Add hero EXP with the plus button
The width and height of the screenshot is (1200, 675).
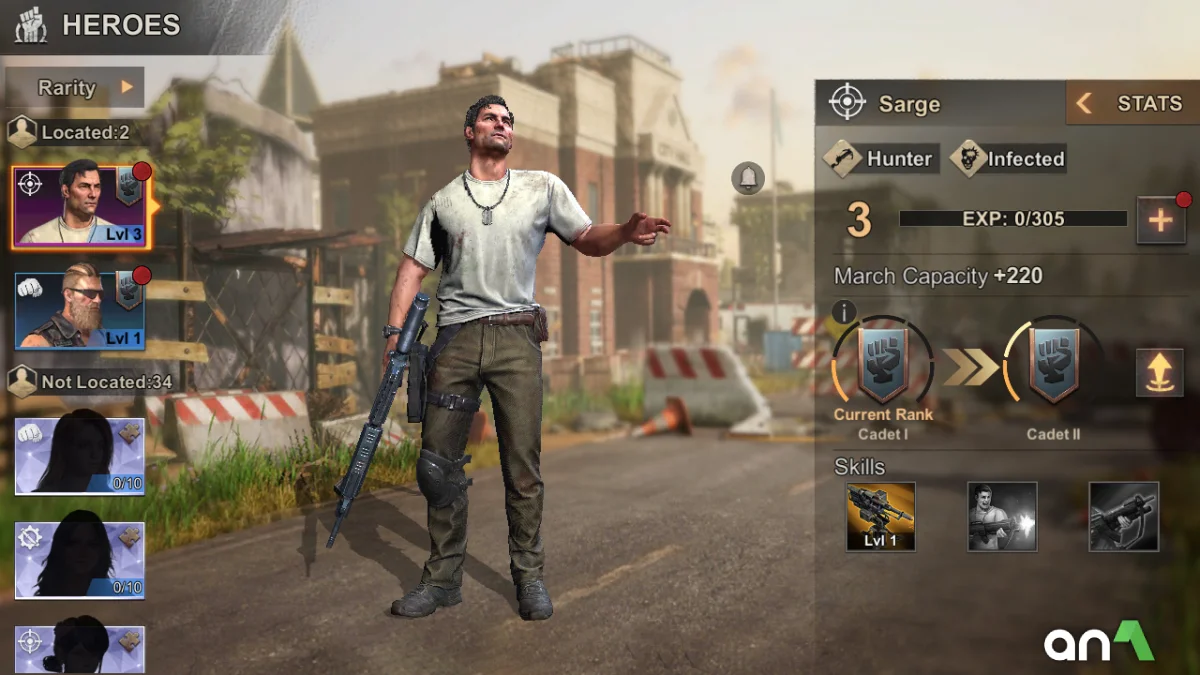coord(1160,220)
